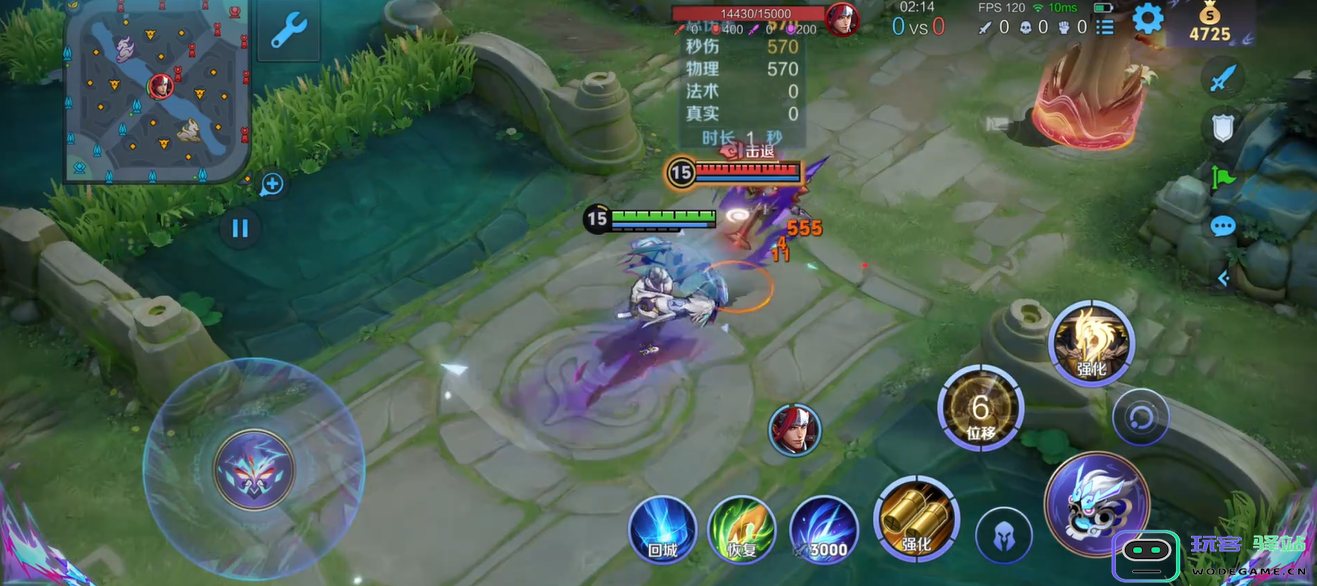
Task: Target the enemy hero portrait near the skills
Action: (x=795, y=430)
